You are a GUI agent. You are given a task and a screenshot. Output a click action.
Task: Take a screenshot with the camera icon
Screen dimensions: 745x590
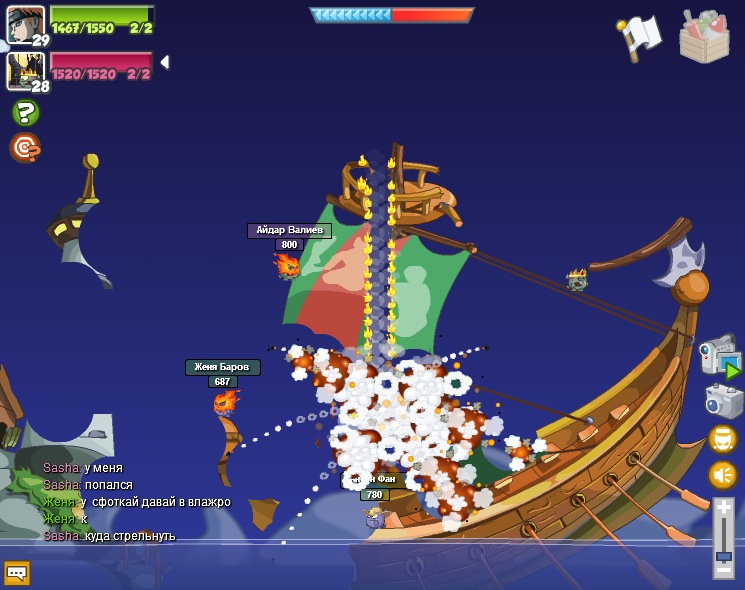pos(723,401)
